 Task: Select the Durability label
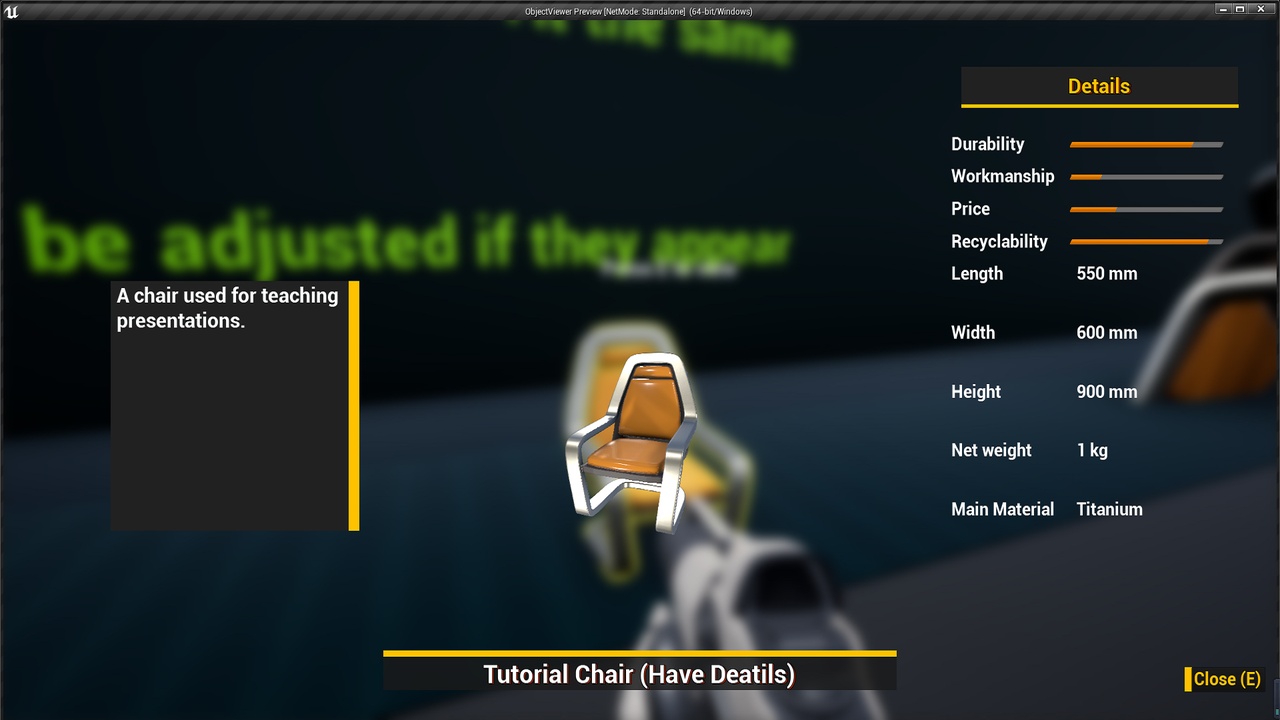987,144
